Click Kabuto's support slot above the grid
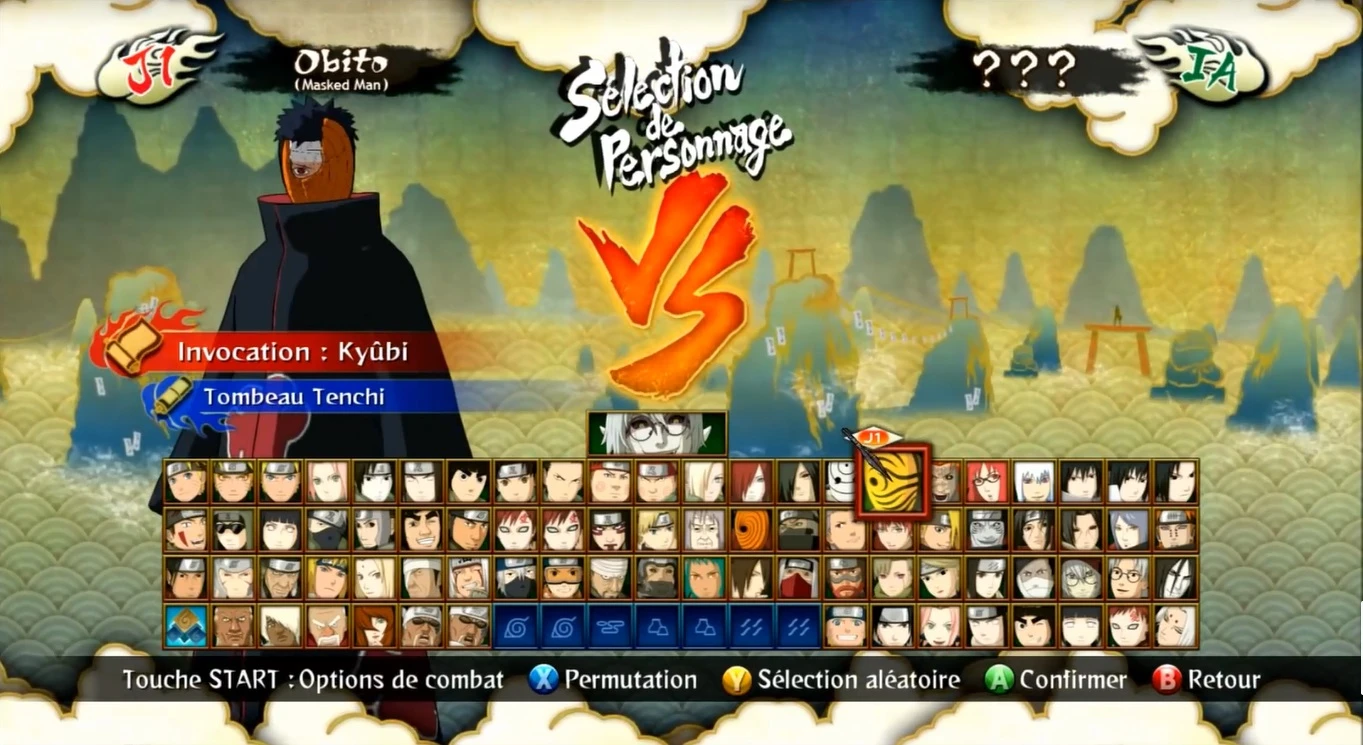 pos(657,437)
